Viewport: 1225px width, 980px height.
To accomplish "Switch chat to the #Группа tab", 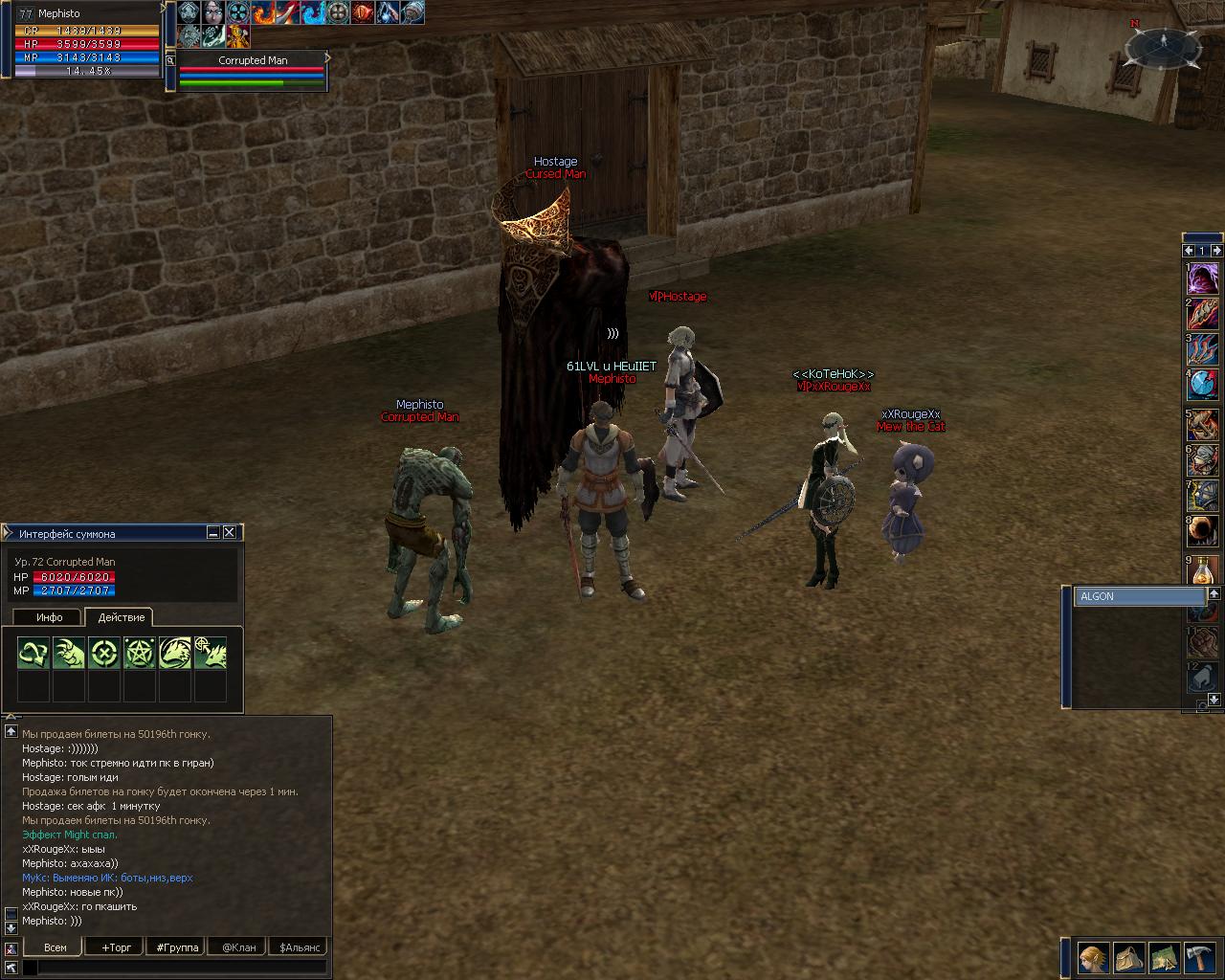I will [177, 947].
